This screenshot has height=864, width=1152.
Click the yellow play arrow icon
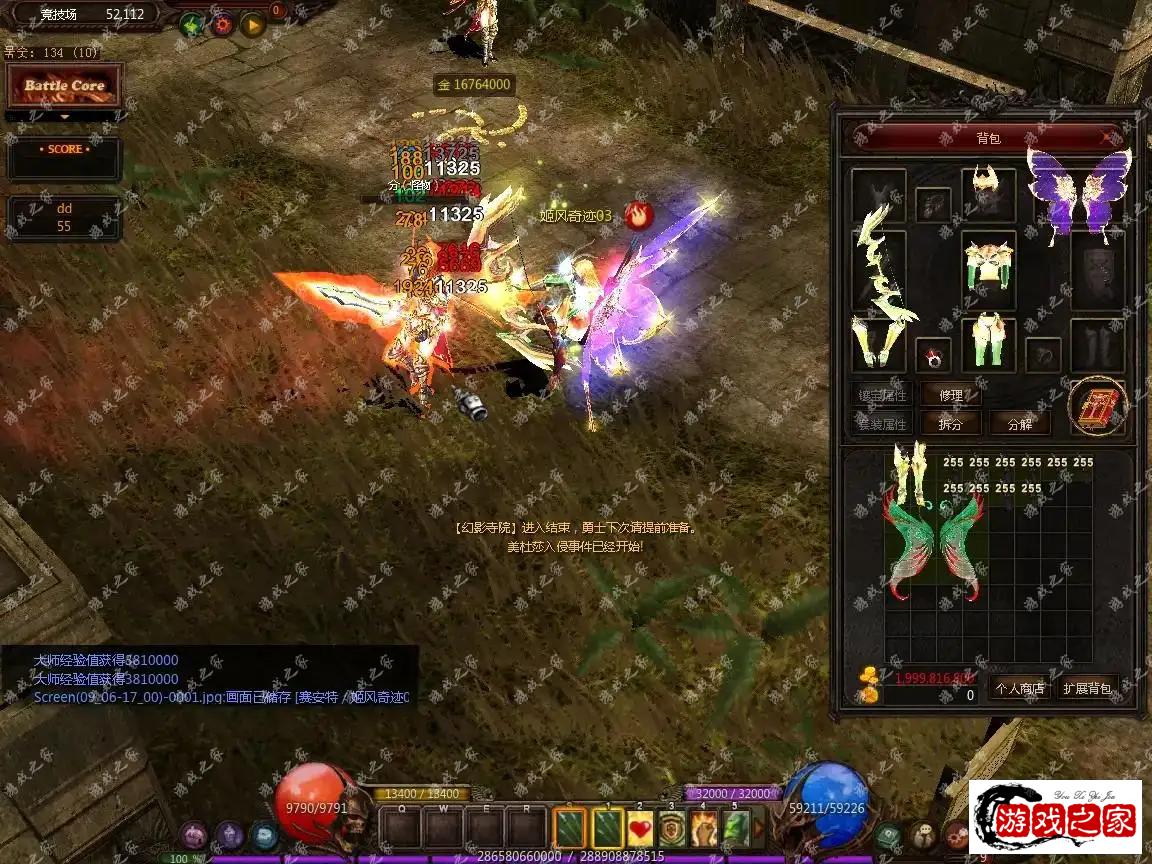tap(252, 23)
